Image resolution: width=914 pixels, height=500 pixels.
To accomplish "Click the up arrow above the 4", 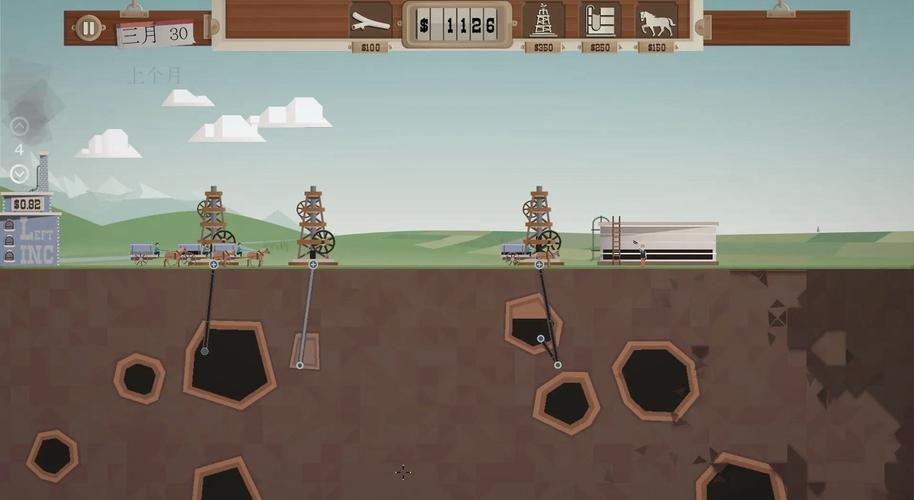I will 19,126.
